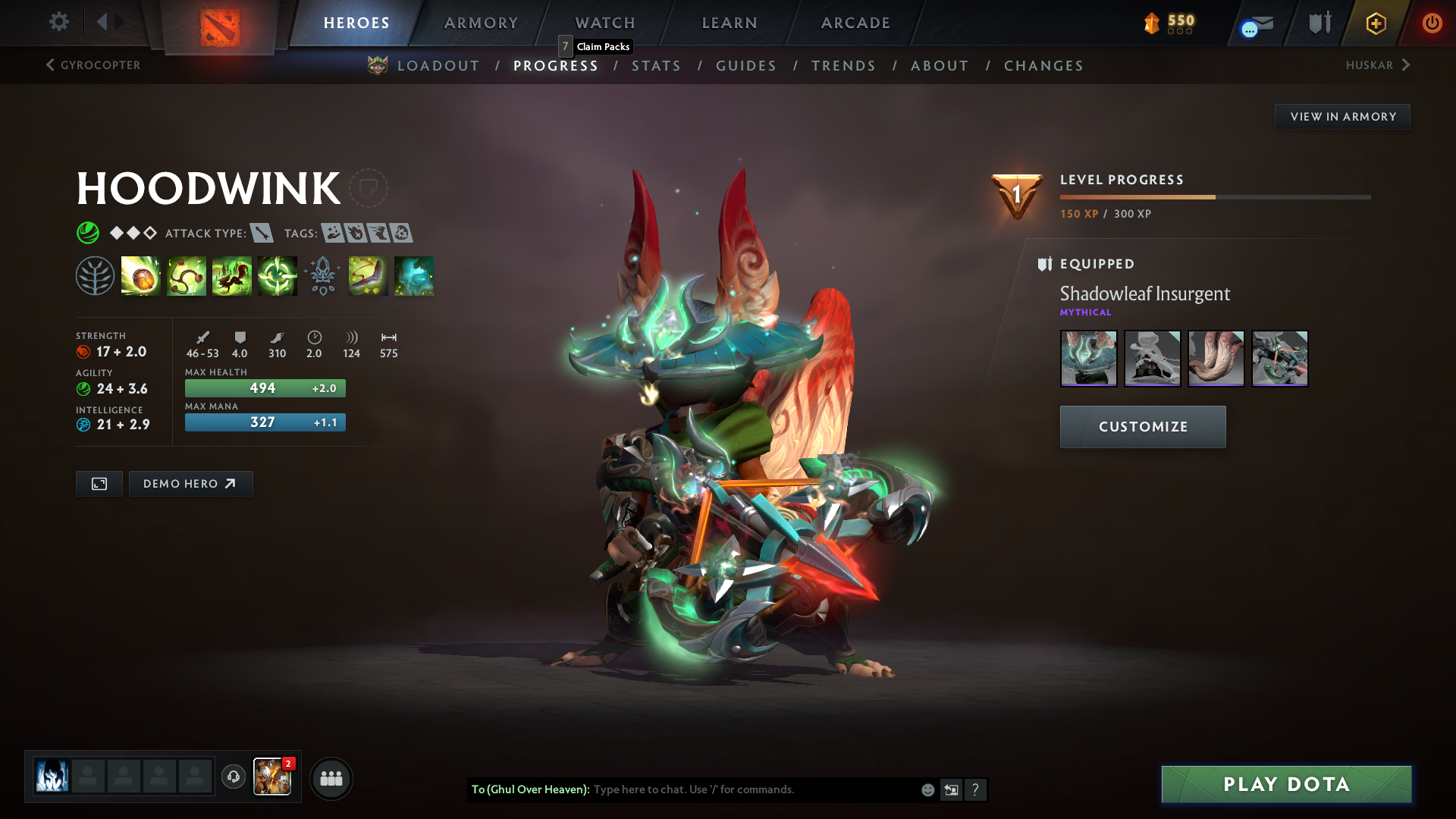Open the settings gear icon

(58, 22)
